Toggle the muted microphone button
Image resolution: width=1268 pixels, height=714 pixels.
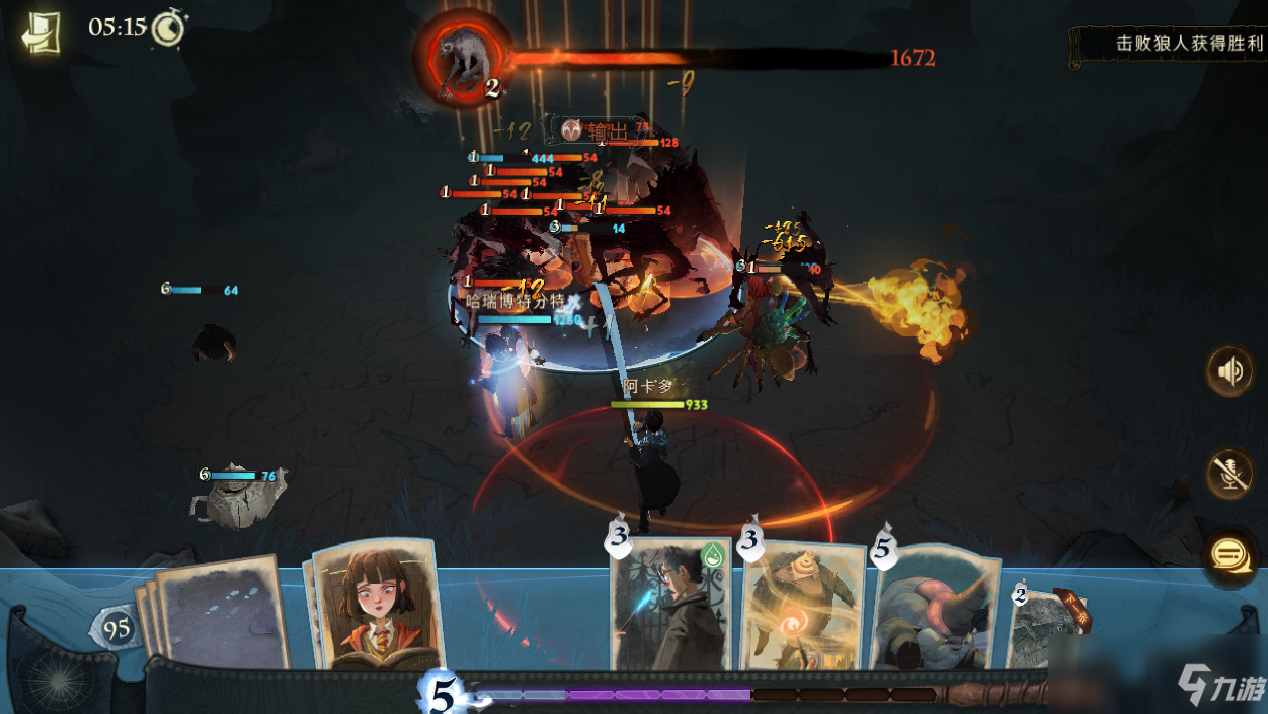click(x=1230, y=473)
